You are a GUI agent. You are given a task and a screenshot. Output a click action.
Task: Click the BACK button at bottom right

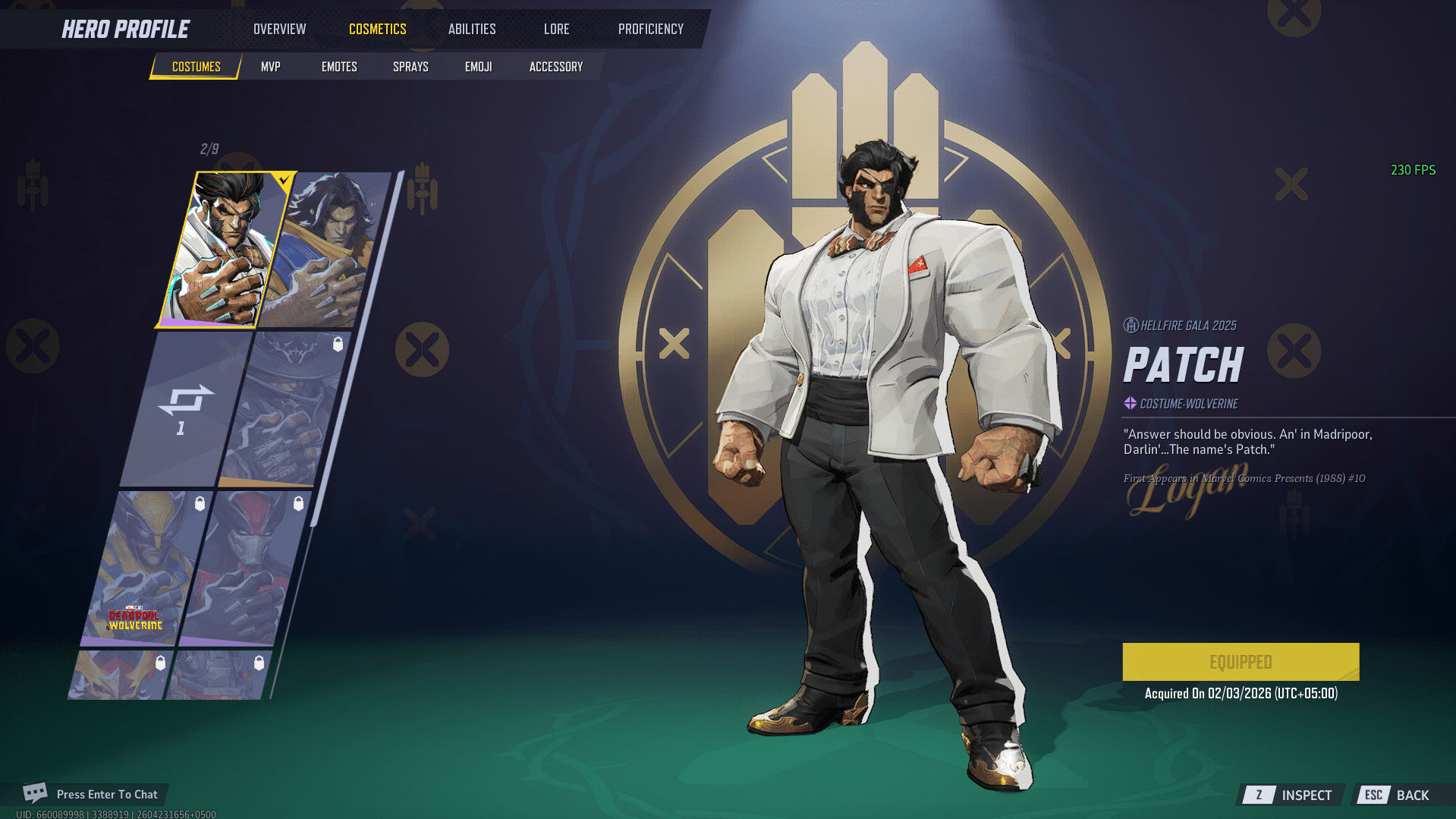click(1414, 795)
